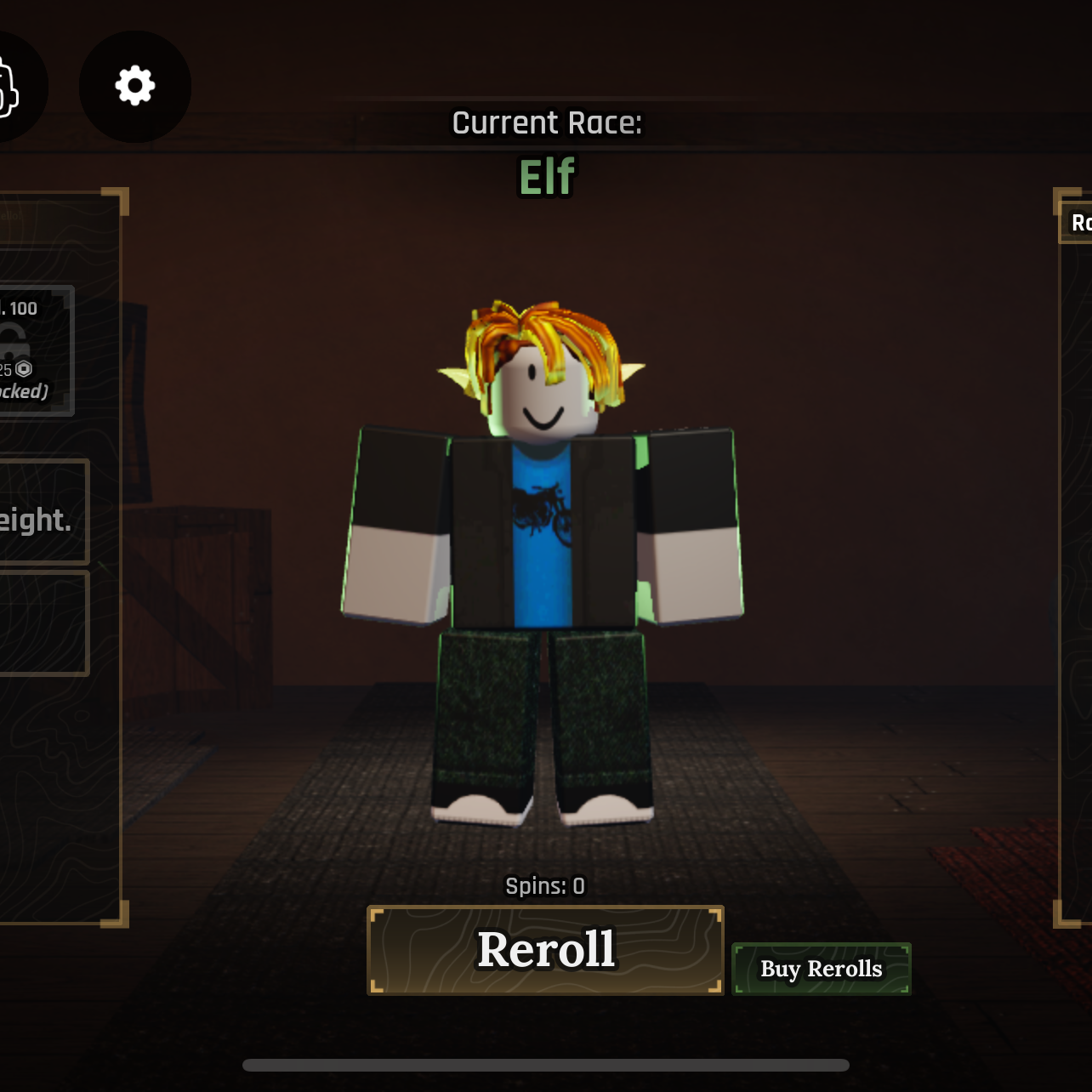Image resolution: width=1092 pixels, height=1092 pixels.
Task: Reroll the current race
Action: pyautogui.click(x=545, y=950)
